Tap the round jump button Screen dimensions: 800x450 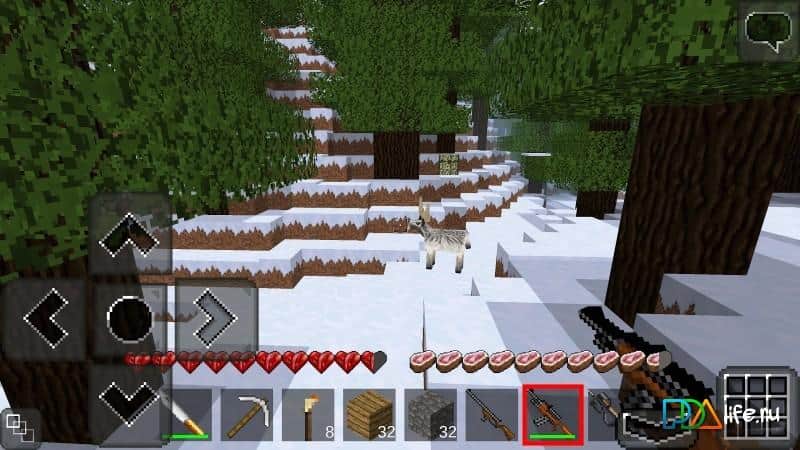[x=129, y=319]
